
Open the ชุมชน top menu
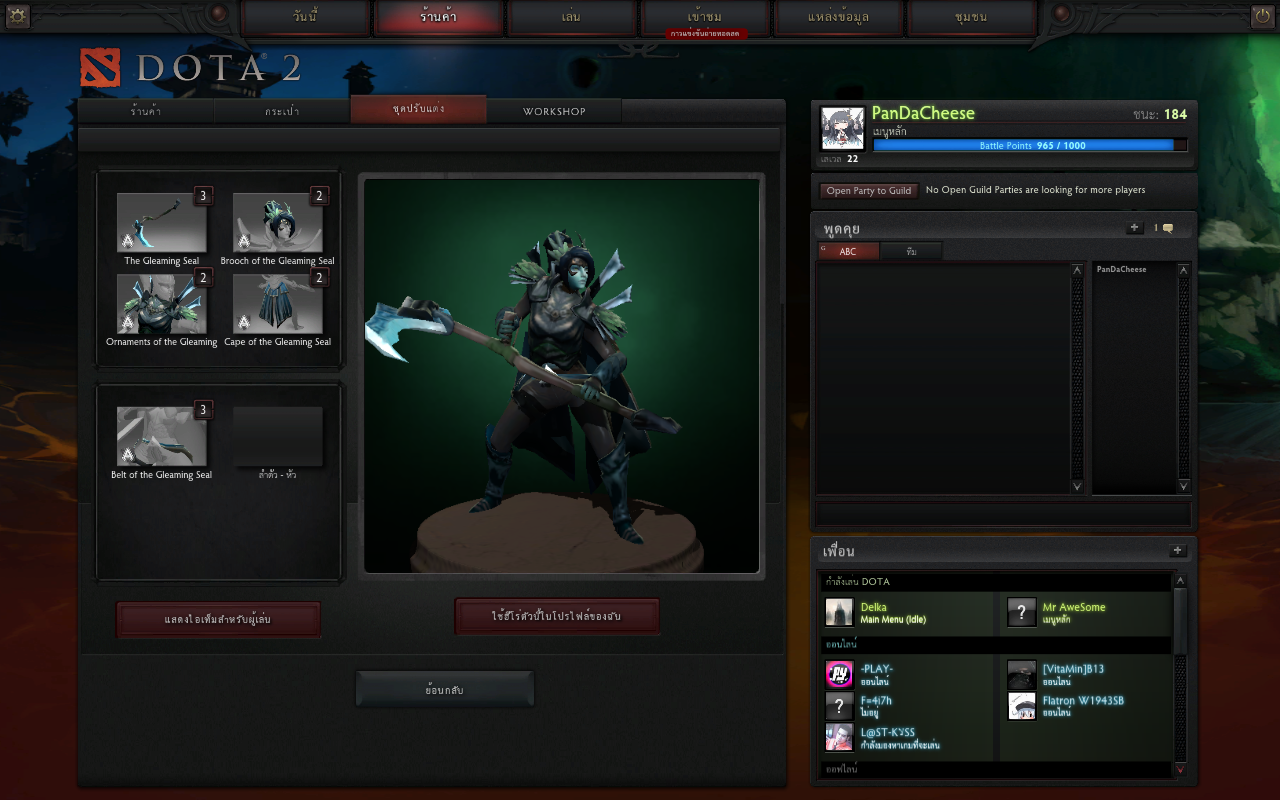click(972, 18)
